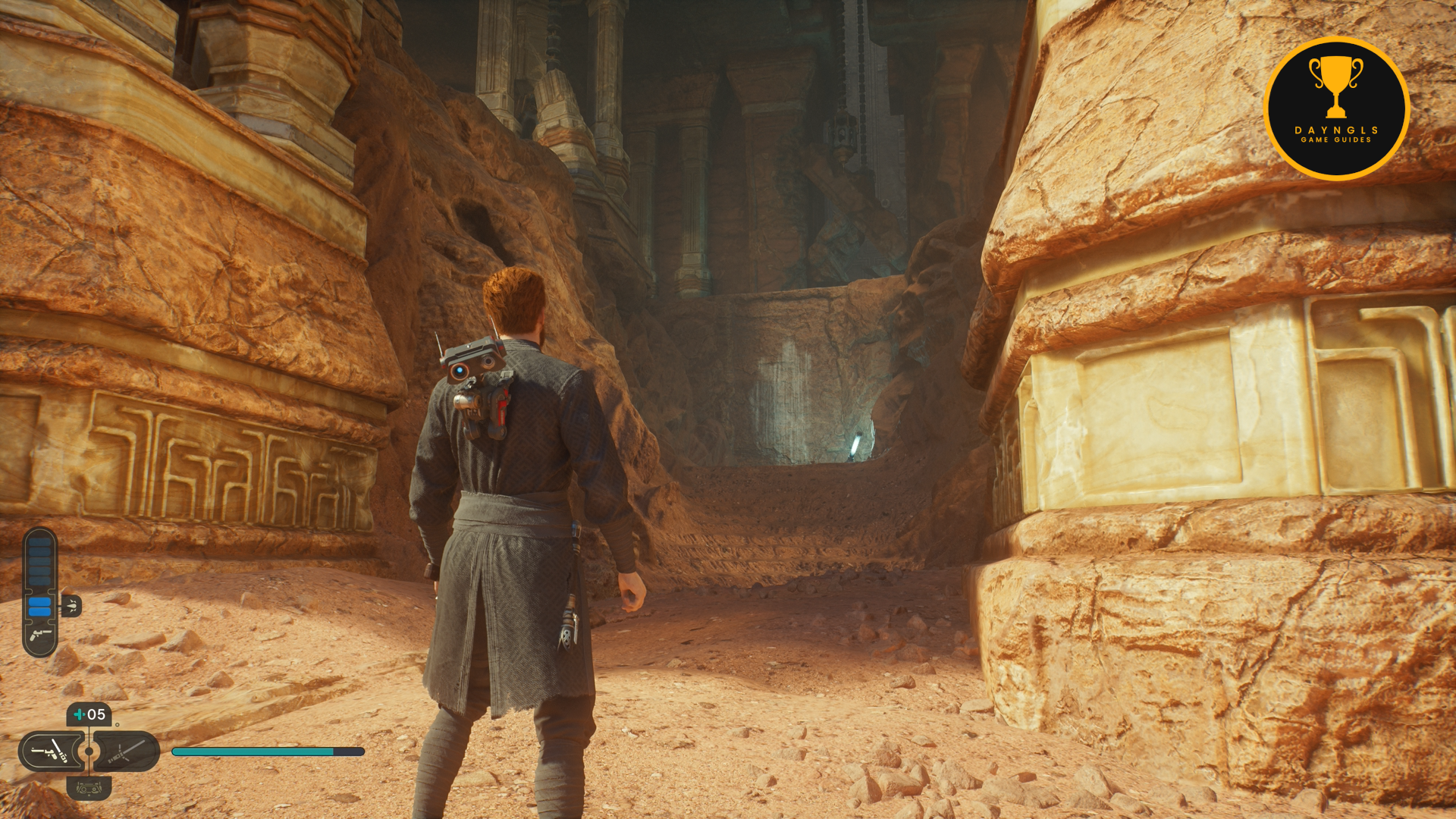Click the Daynglis Game Guides trophy logo
Viewport: 1456px width, 819px height.
click(1336, 108)
